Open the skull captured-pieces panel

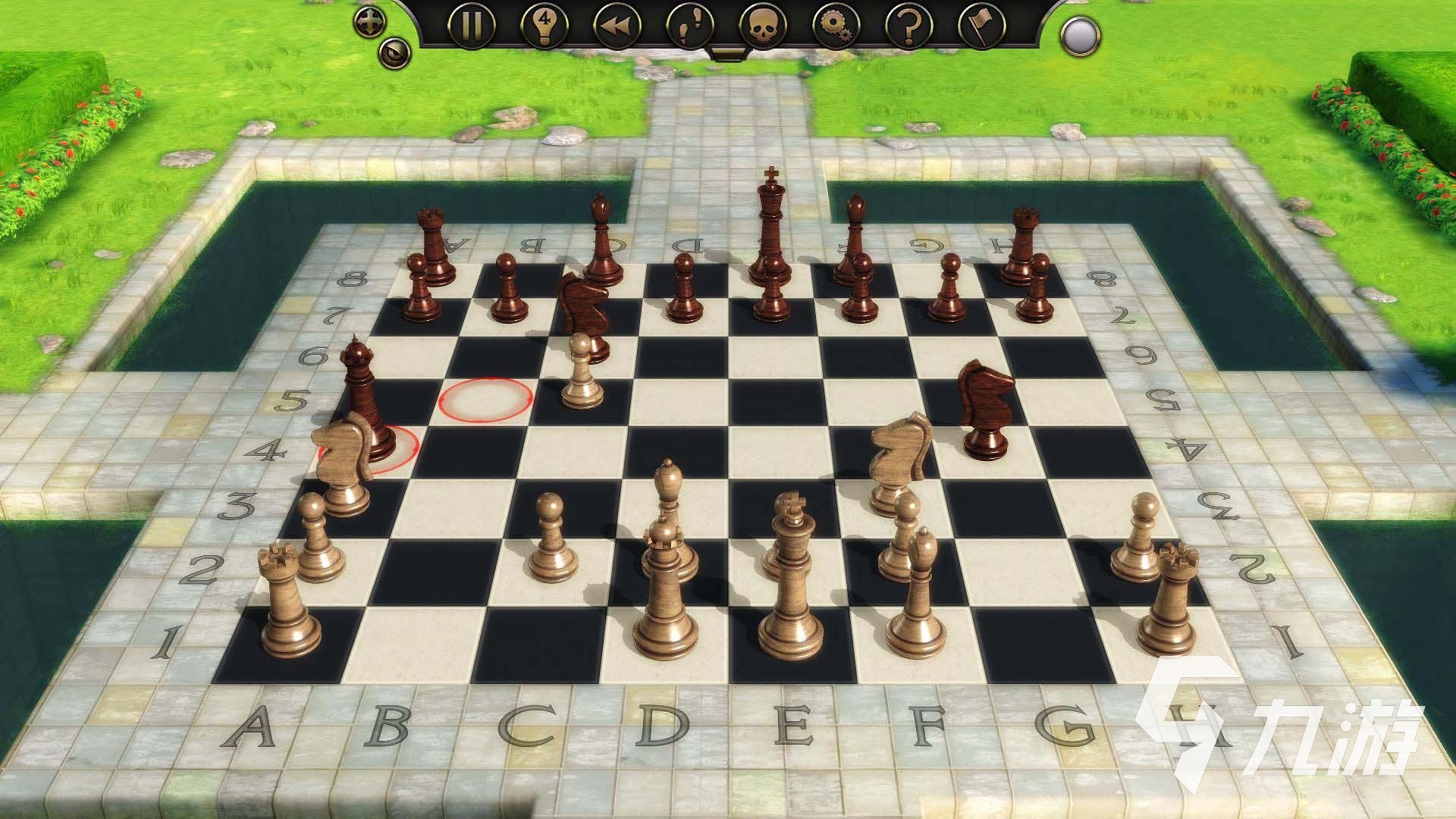point(762,24)
